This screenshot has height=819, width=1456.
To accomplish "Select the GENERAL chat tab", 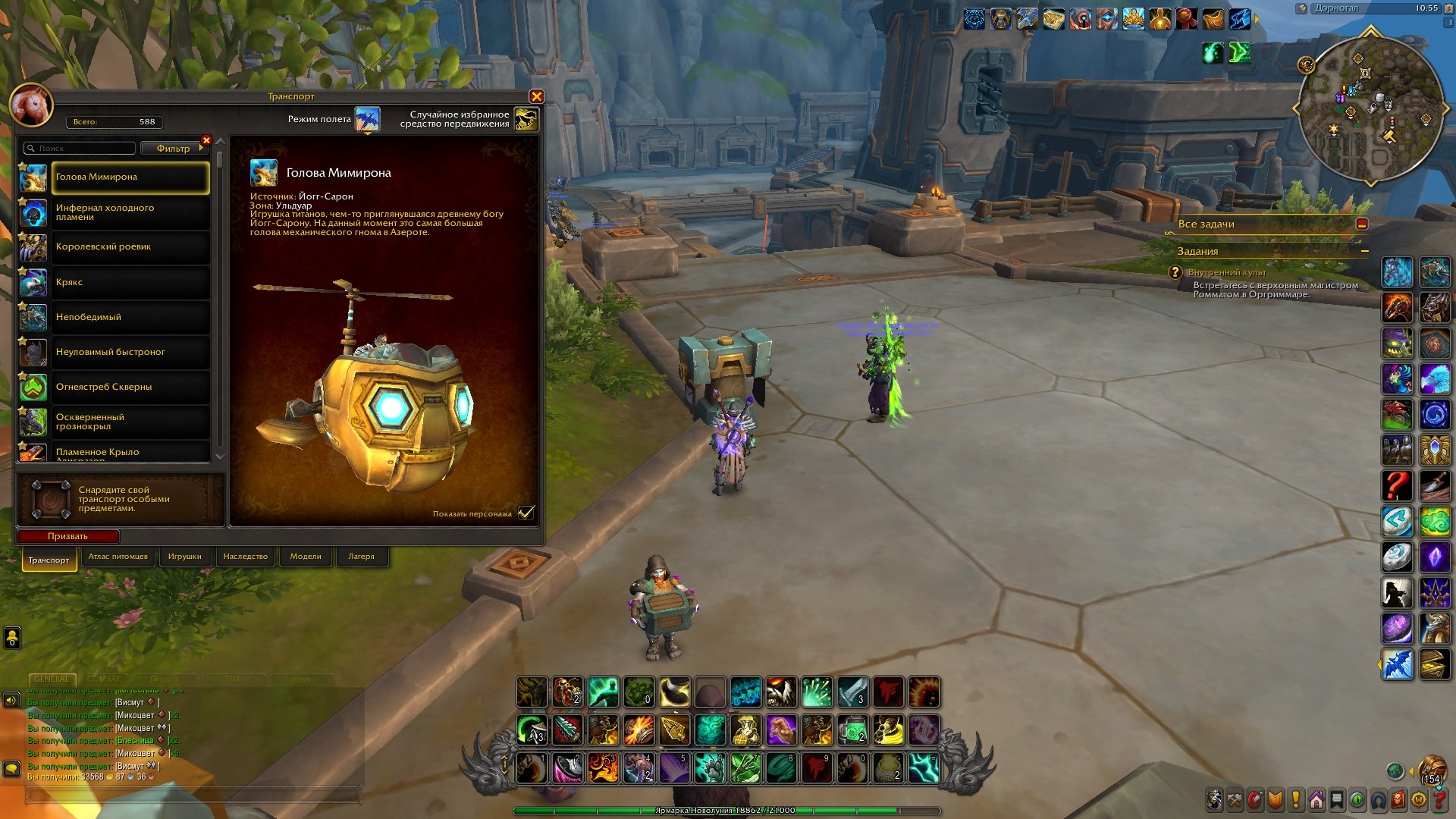I will click(52, 679).
